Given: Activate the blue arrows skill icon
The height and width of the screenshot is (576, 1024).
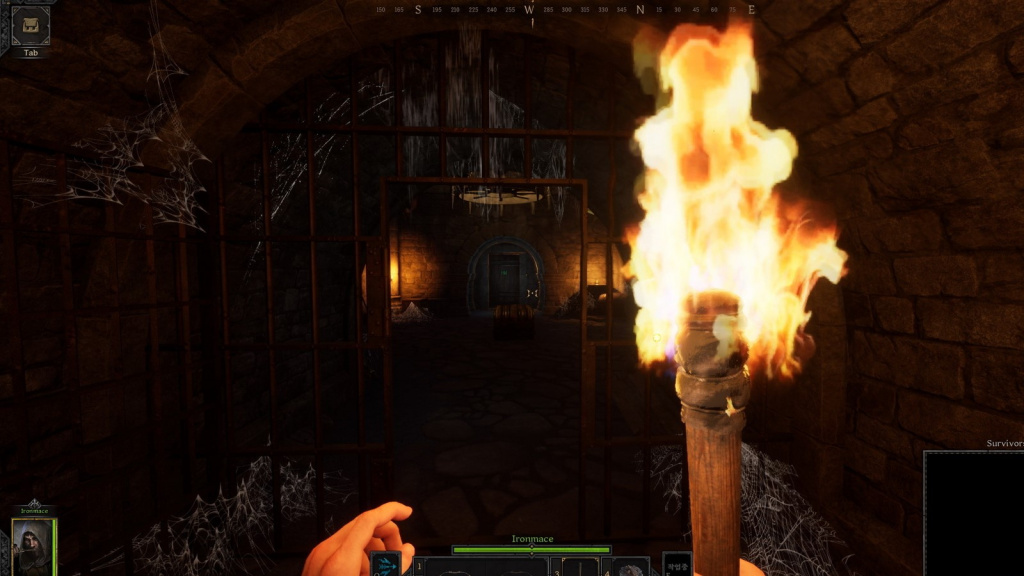Looking at the screenshot, I should 386,565.
